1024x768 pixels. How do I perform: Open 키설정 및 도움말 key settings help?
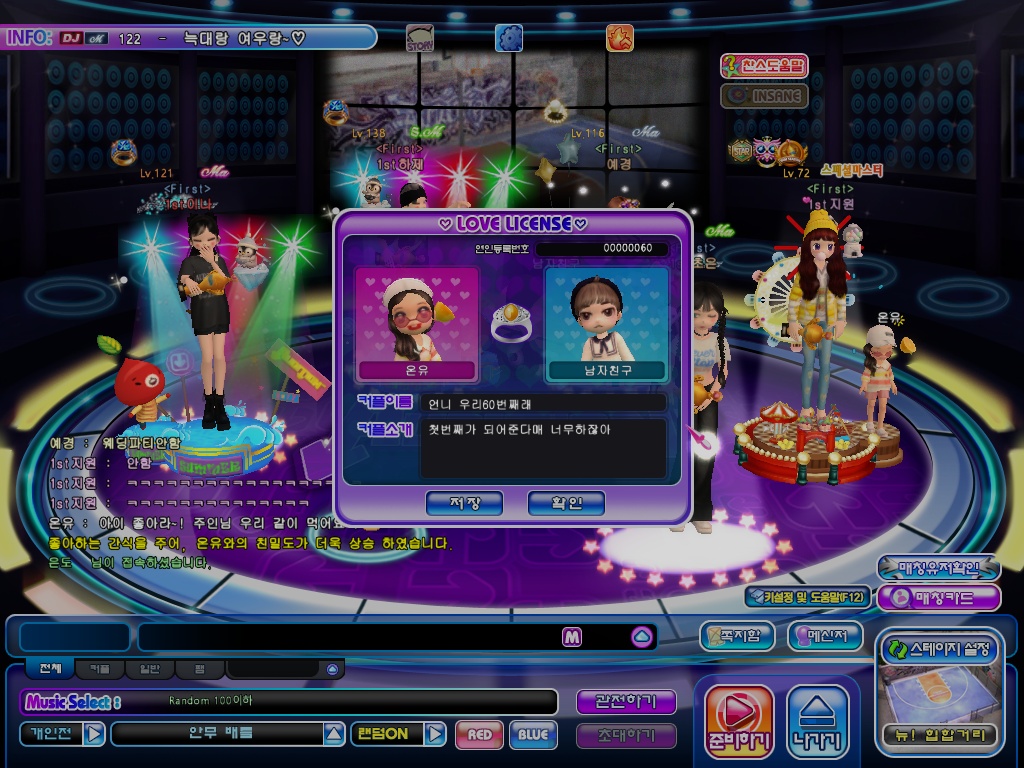(x=808, y=597)
